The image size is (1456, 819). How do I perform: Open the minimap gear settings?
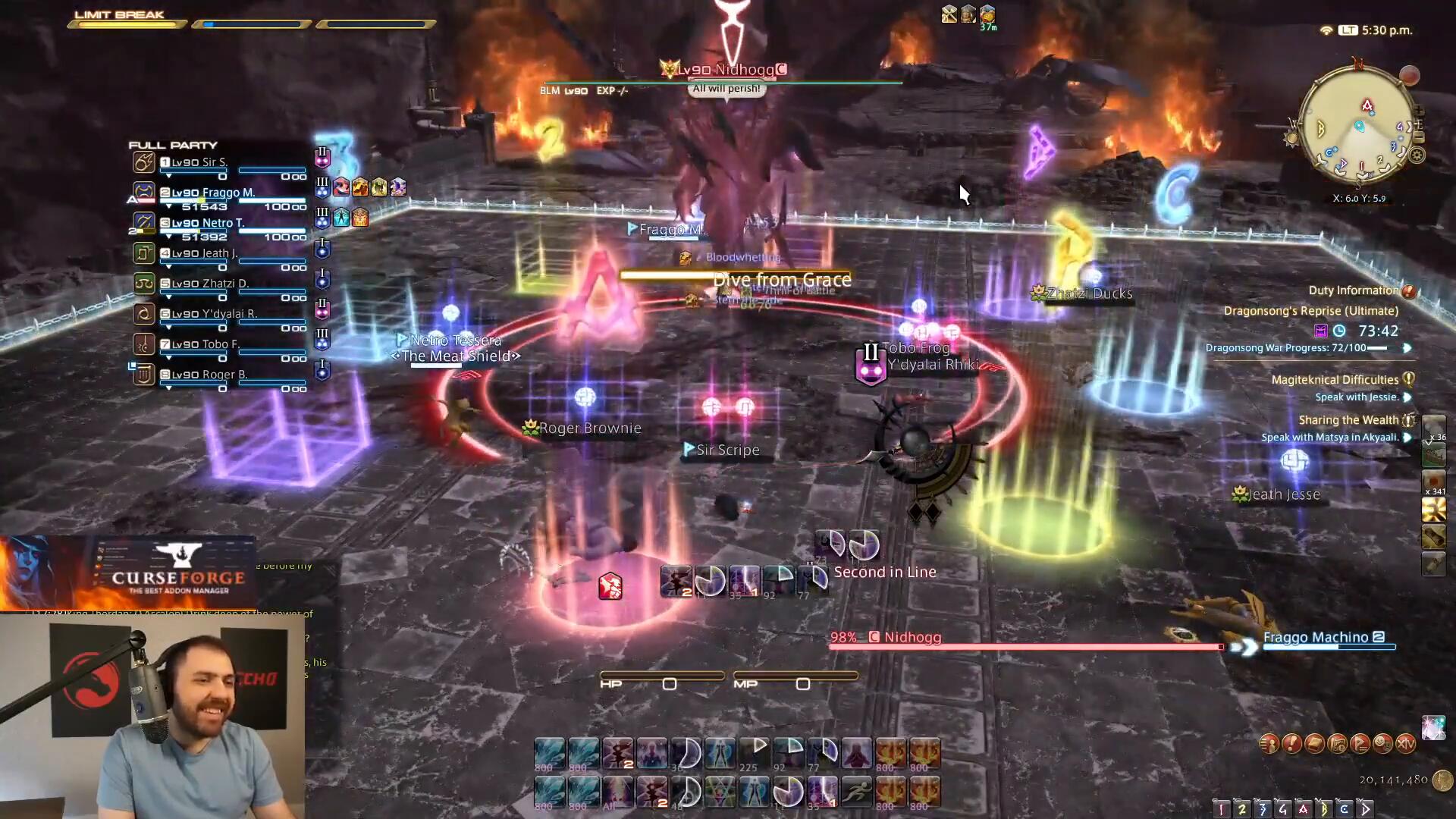tap(1417, 156)
